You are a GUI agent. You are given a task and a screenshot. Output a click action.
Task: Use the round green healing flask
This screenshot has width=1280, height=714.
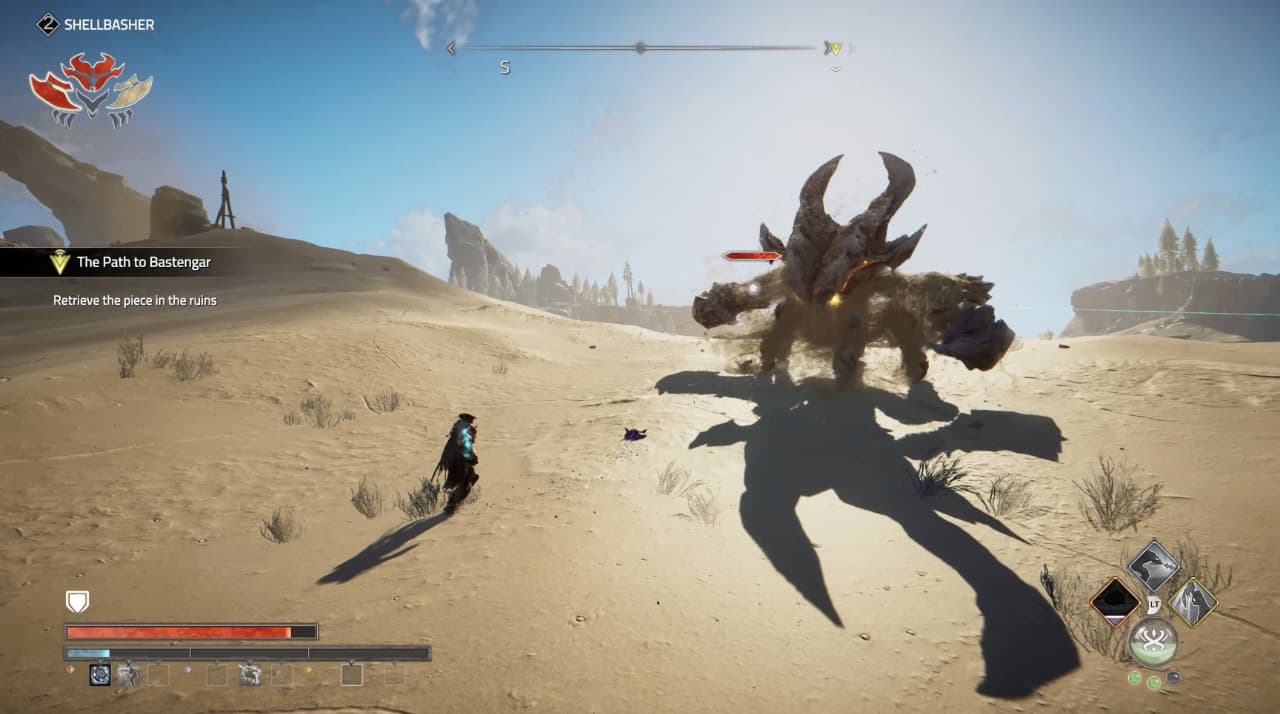[1153, 641]
